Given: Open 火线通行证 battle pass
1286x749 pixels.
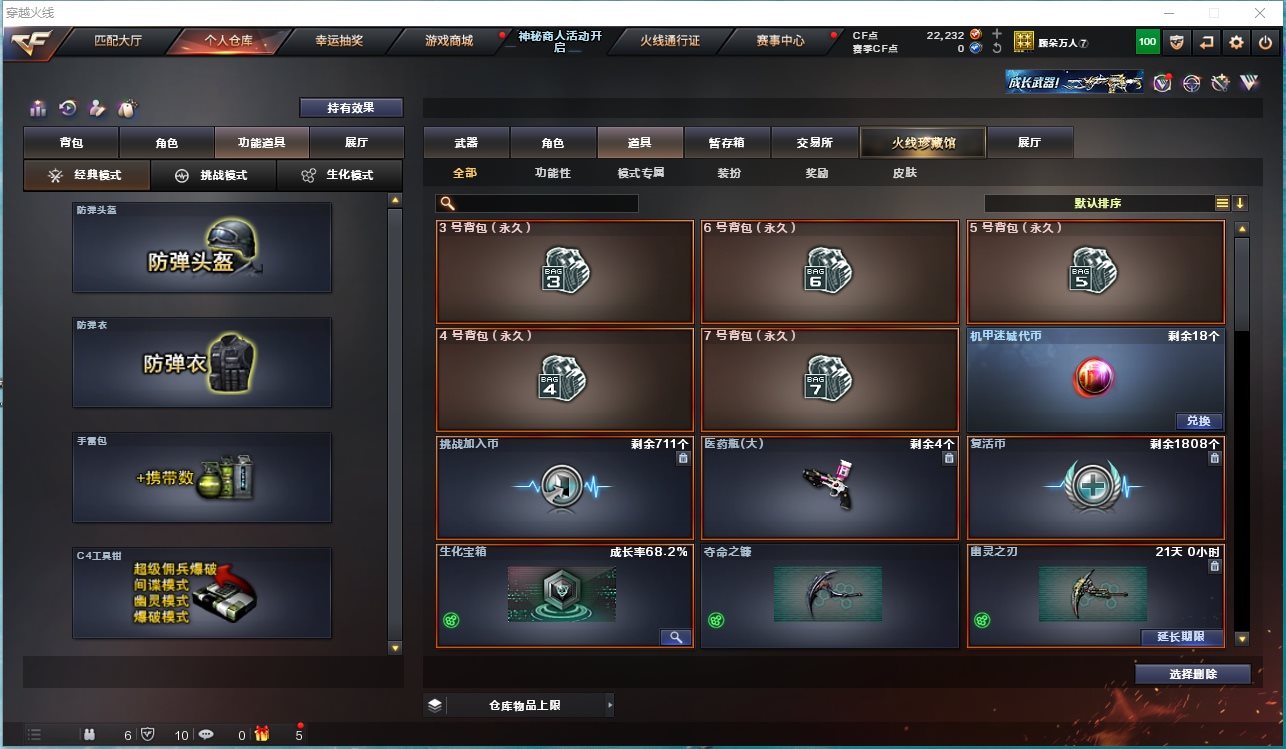Looking at the screenshot, I should click(x=670, y=42).
